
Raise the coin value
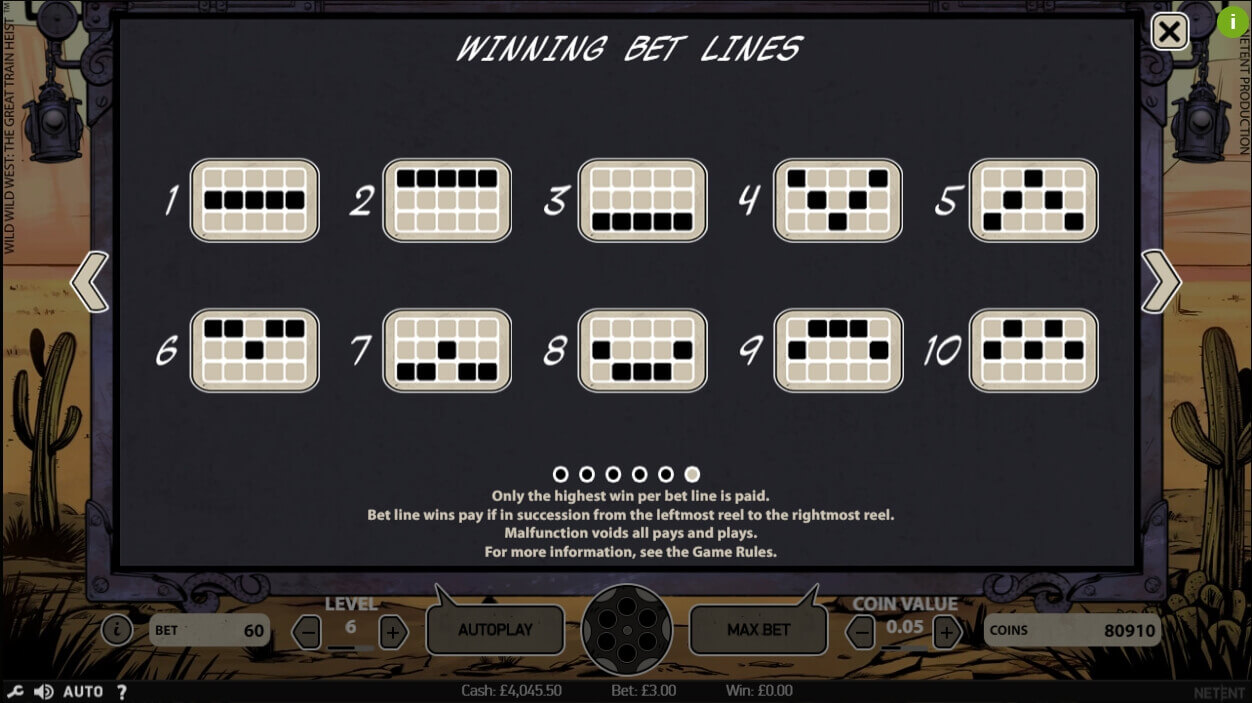pyautogui.click(x=946, y=632)
